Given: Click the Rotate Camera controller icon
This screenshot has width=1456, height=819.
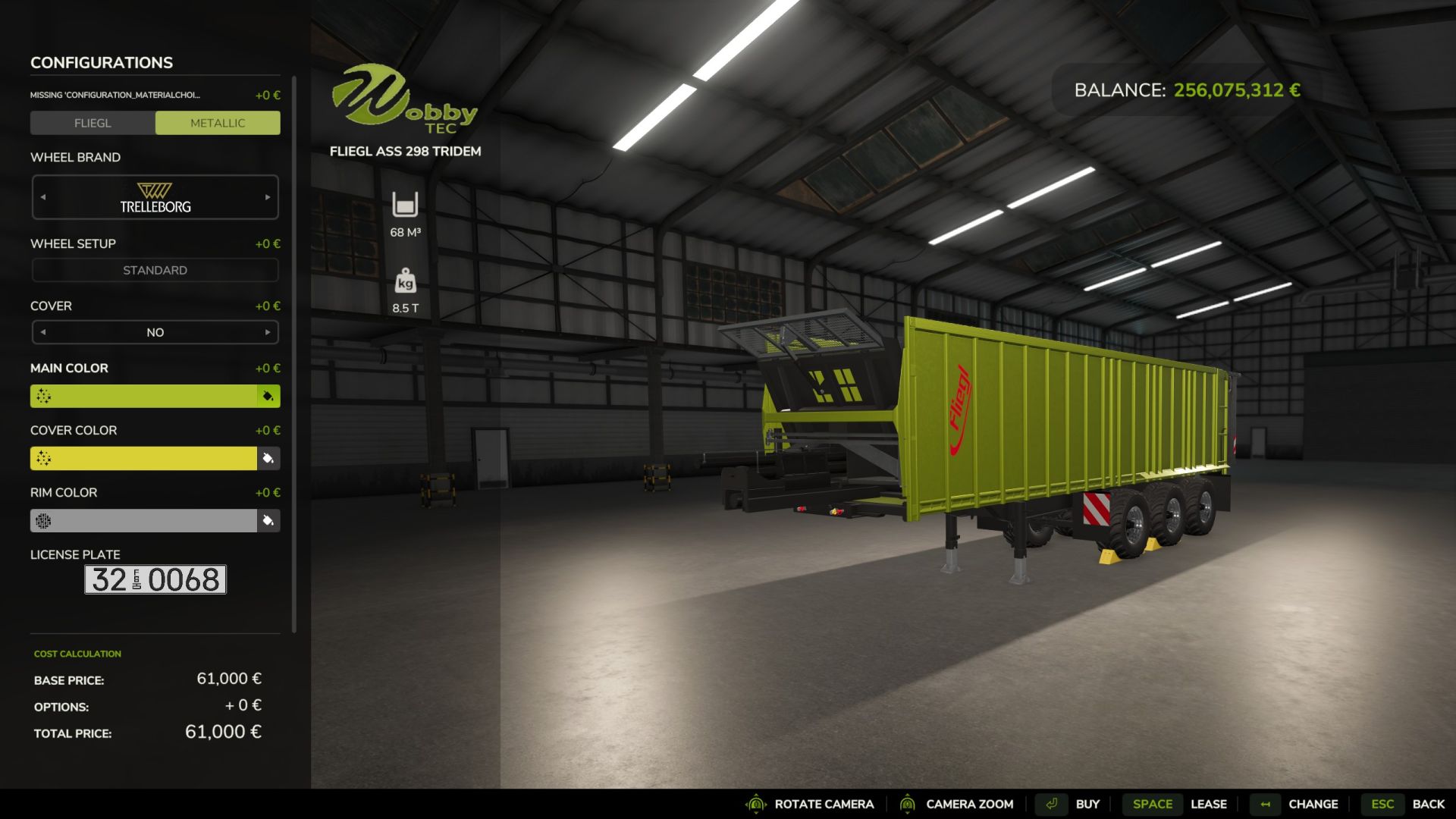Looking at the screenshot, I should tap(755, 804).
